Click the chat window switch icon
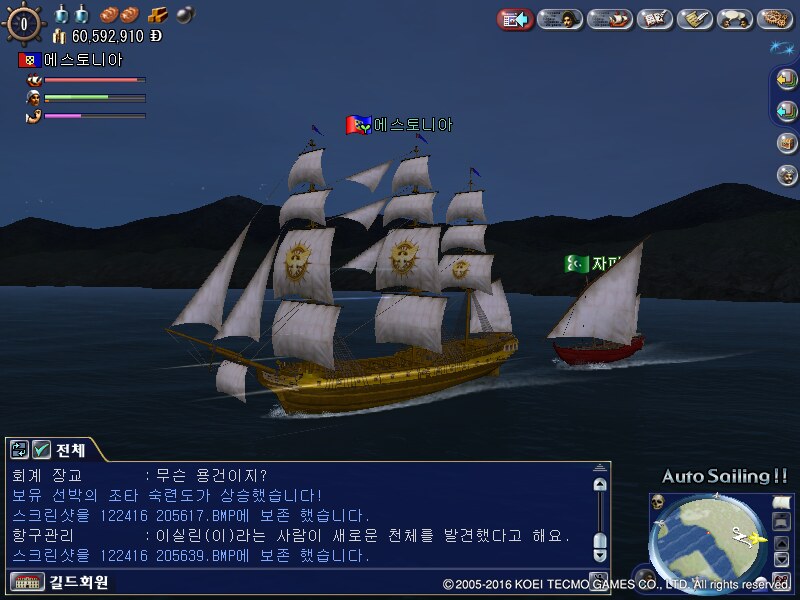800x600 pixels. point(19,449)
